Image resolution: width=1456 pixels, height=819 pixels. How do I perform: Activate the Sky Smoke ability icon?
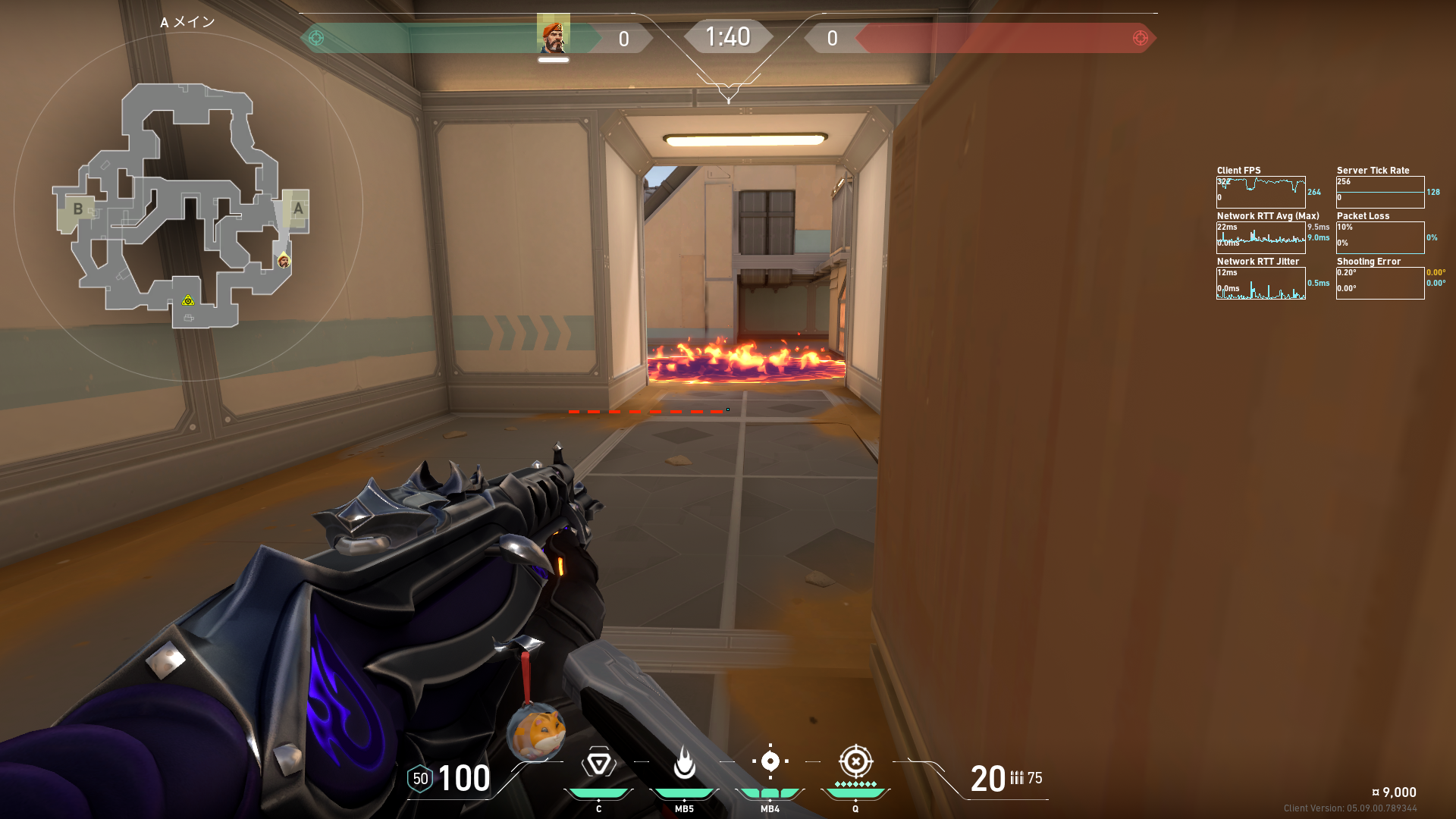770,761
